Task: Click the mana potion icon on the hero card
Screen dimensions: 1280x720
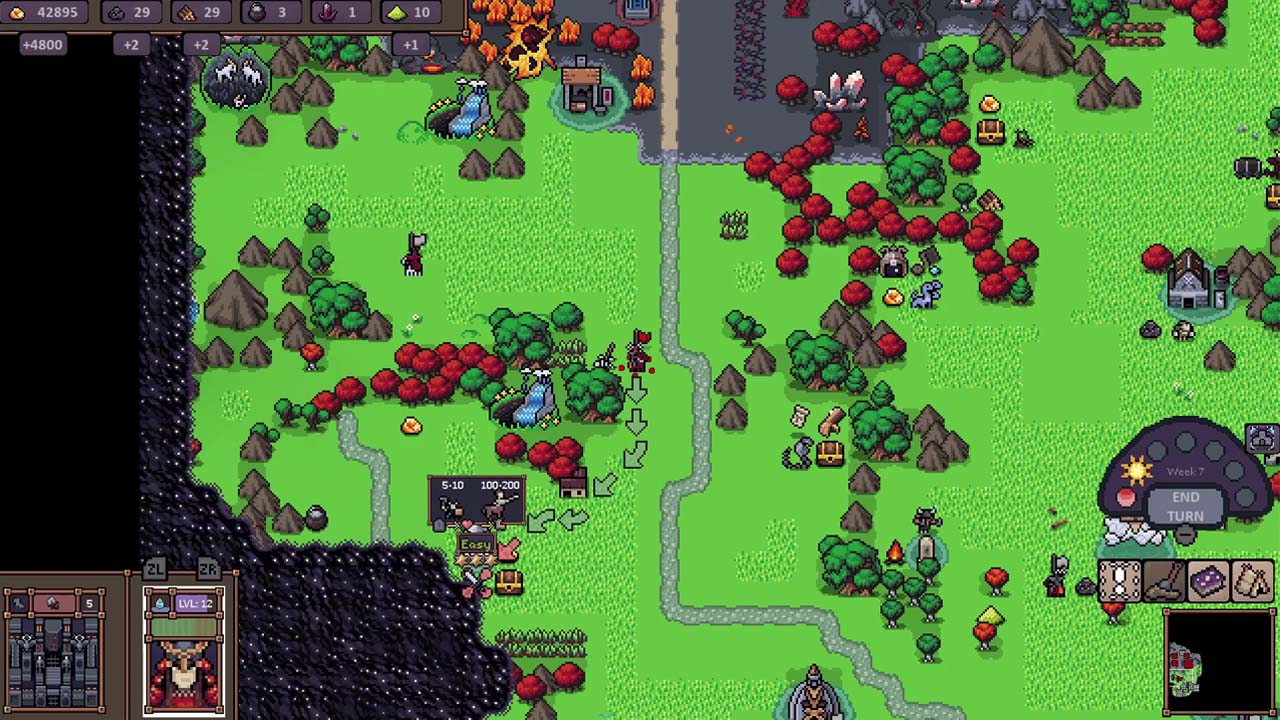Action: click(160, 603)
